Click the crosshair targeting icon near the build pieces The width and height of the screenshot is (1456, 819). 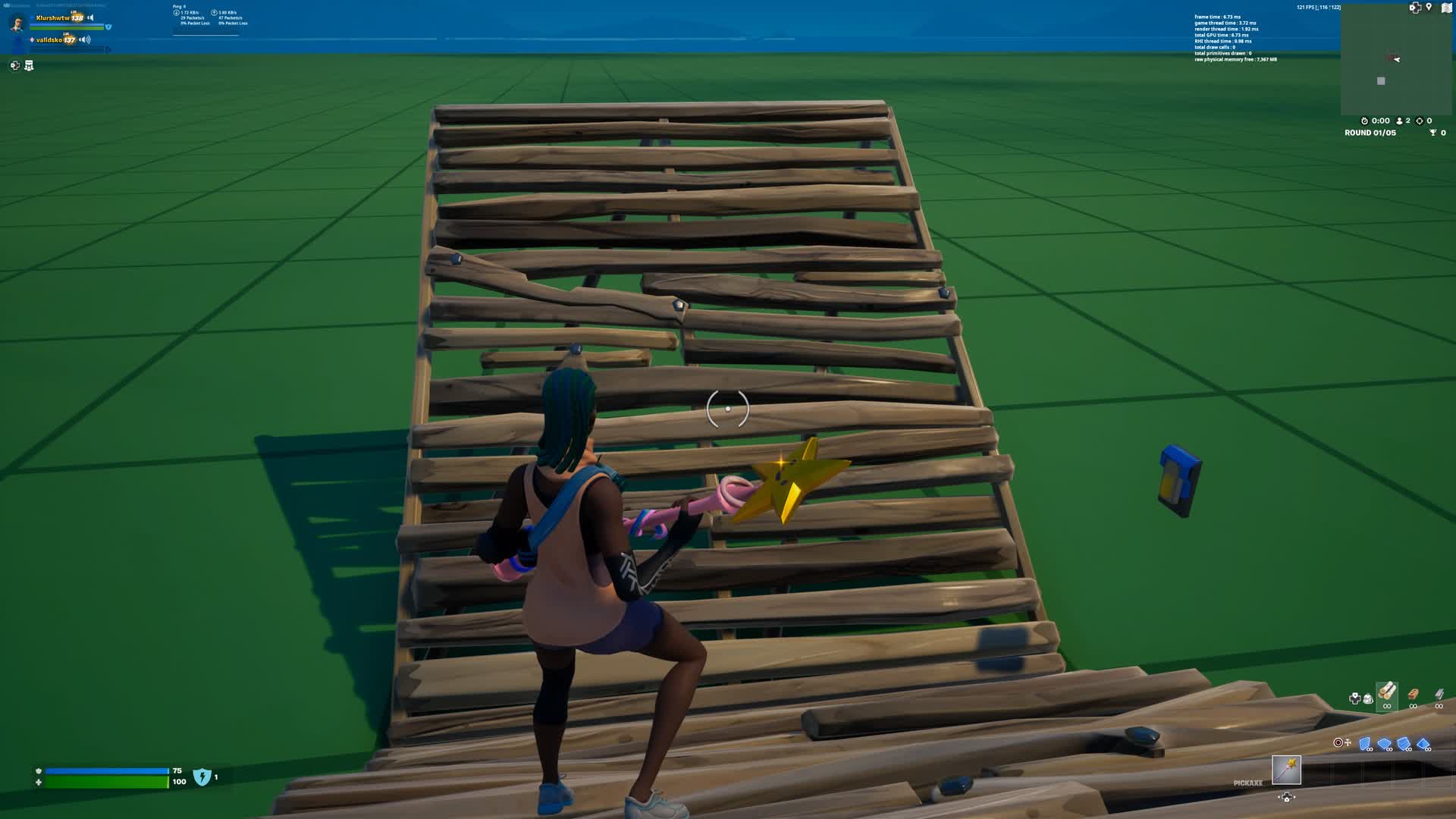(x=1339, y=741)
